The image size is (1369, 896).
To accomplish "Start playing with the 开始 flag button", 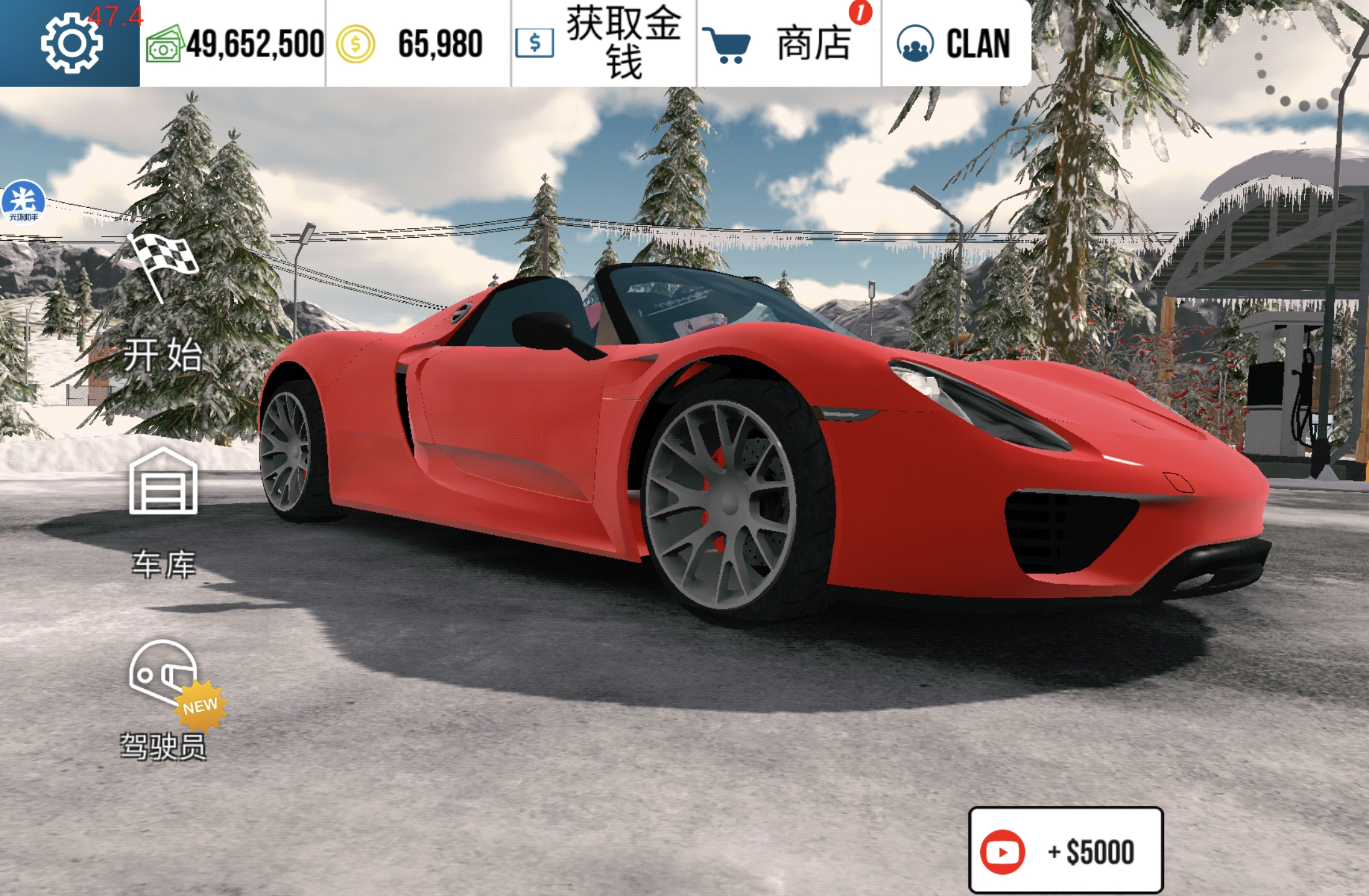I will click(x=163, y=305).
